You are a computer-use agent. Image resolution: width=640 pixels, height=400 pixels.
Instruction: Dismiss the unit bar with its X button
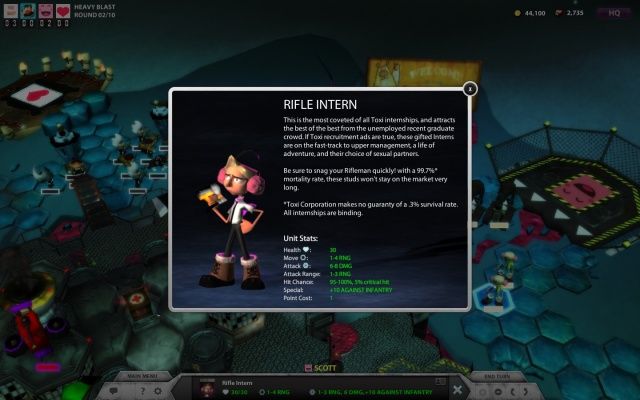[457, 390]
